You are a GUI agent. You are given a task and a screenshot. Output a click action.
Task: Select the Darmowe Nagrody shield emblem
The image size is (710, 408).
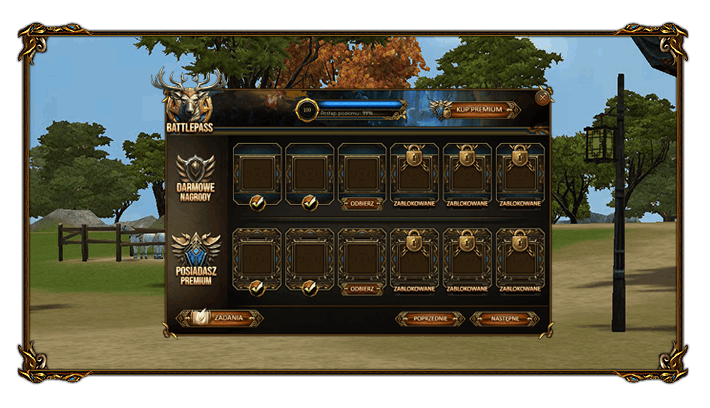tap(195, 169)
